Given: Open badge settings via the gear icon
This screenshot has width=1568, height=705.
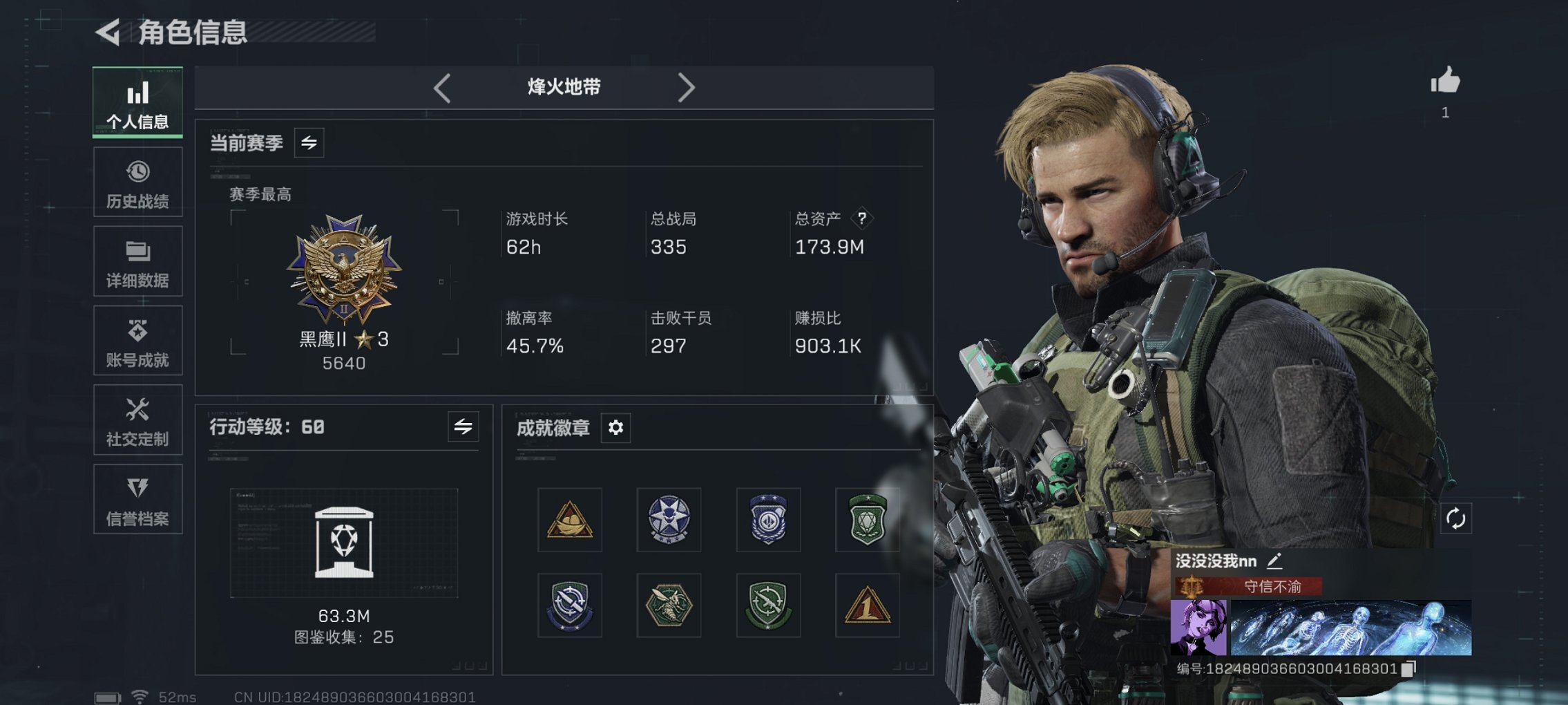Looking at the screenshot, I should tap(615, 428).
